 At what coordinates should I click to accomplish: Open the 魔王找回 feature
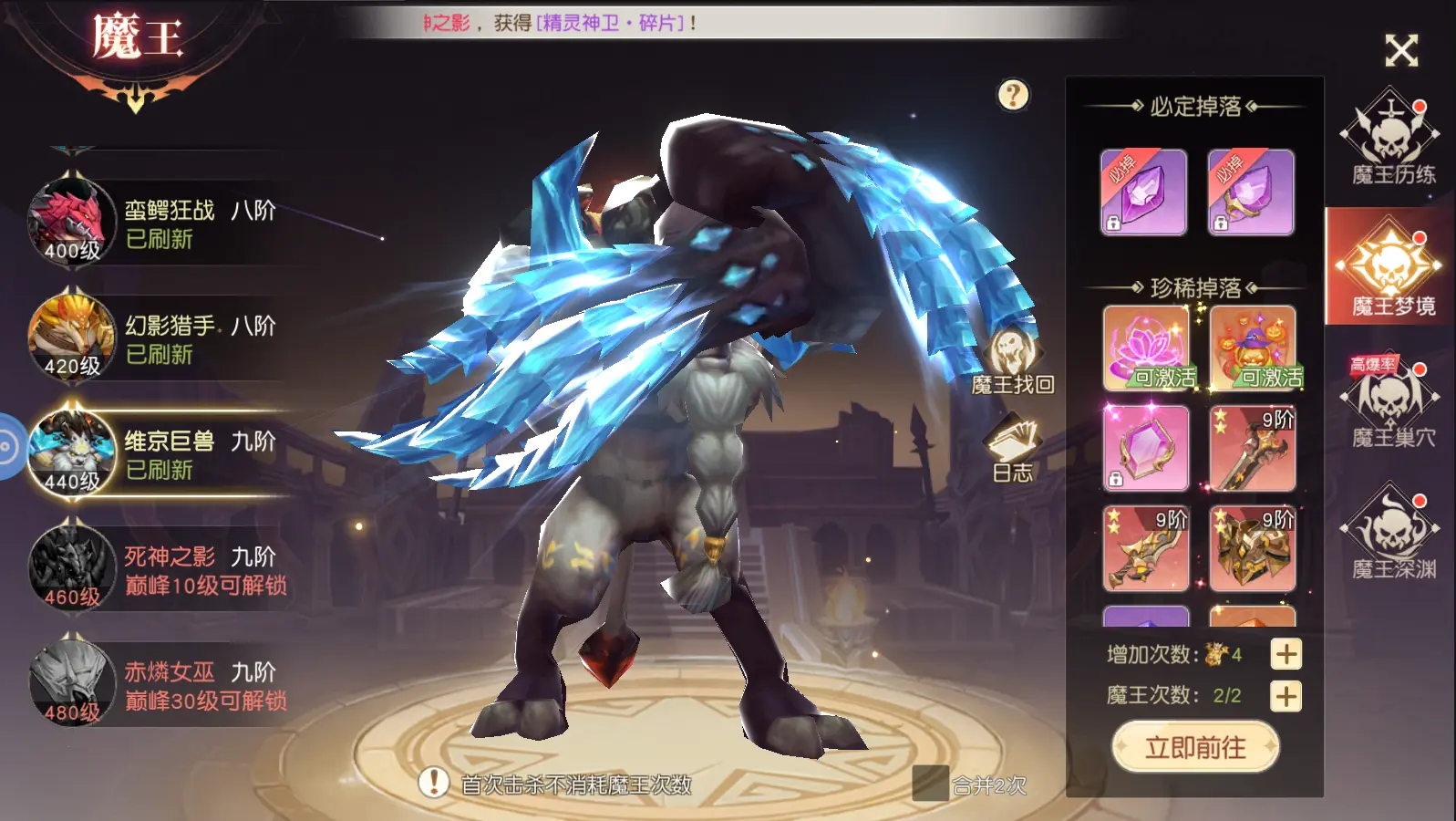pyautogui.click(x=1013, y=361)
